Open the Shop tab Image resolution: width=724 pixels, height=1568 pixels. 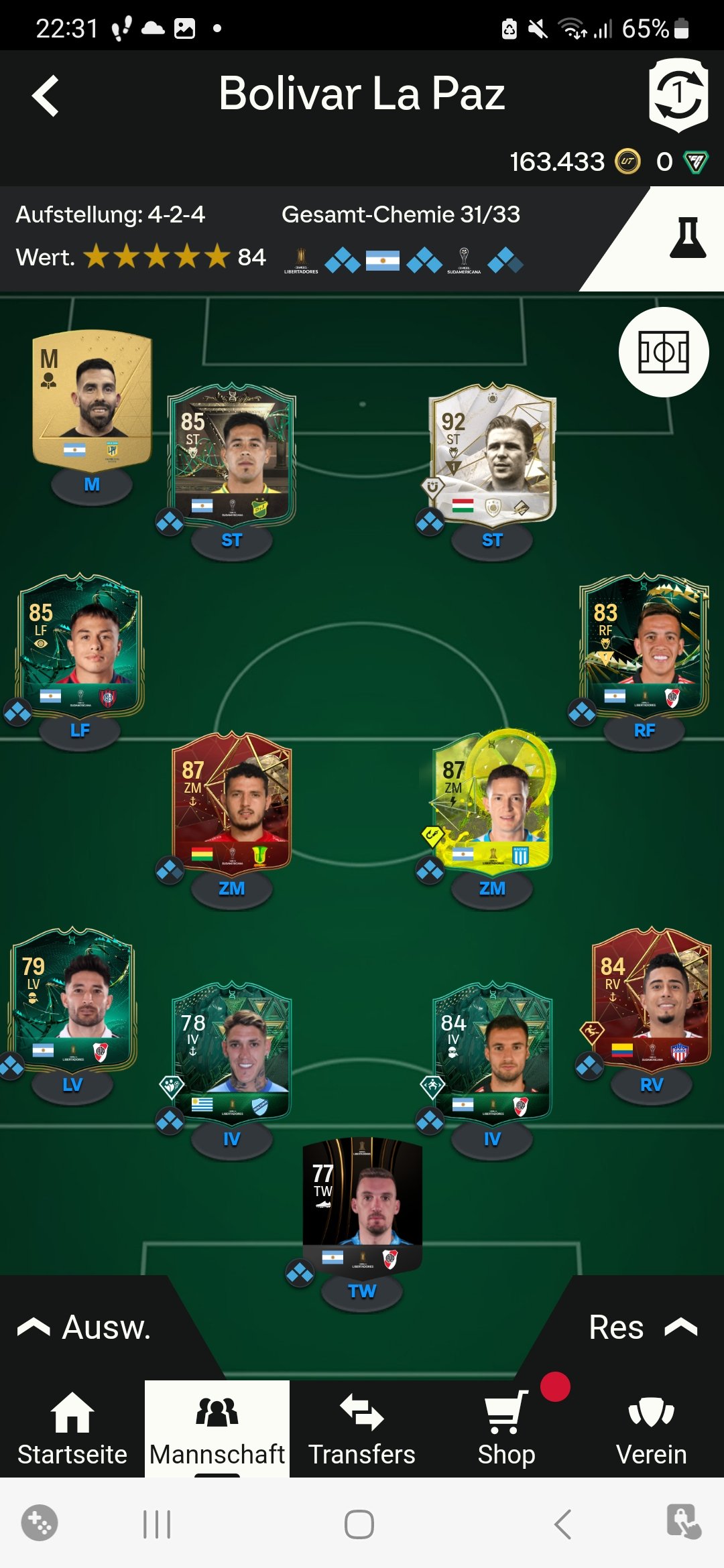point(507,1429)
